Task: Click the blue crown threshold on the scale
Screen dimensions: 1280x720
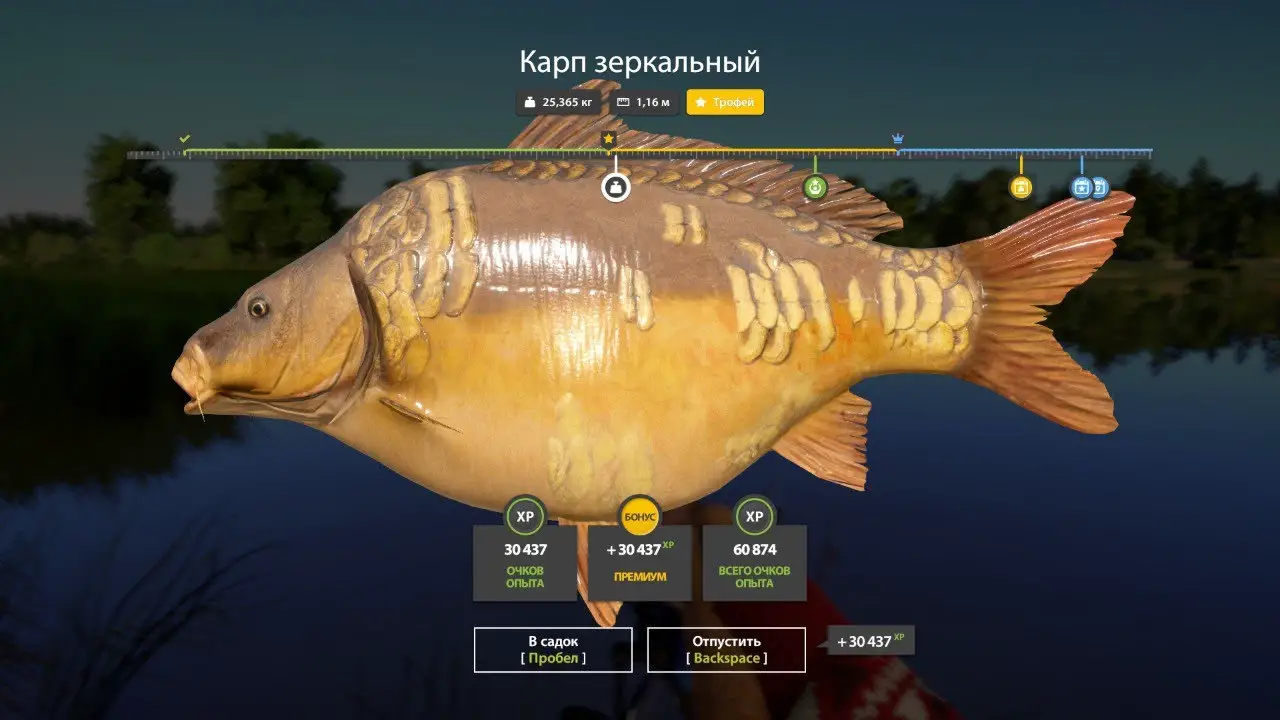Action: 897,139
